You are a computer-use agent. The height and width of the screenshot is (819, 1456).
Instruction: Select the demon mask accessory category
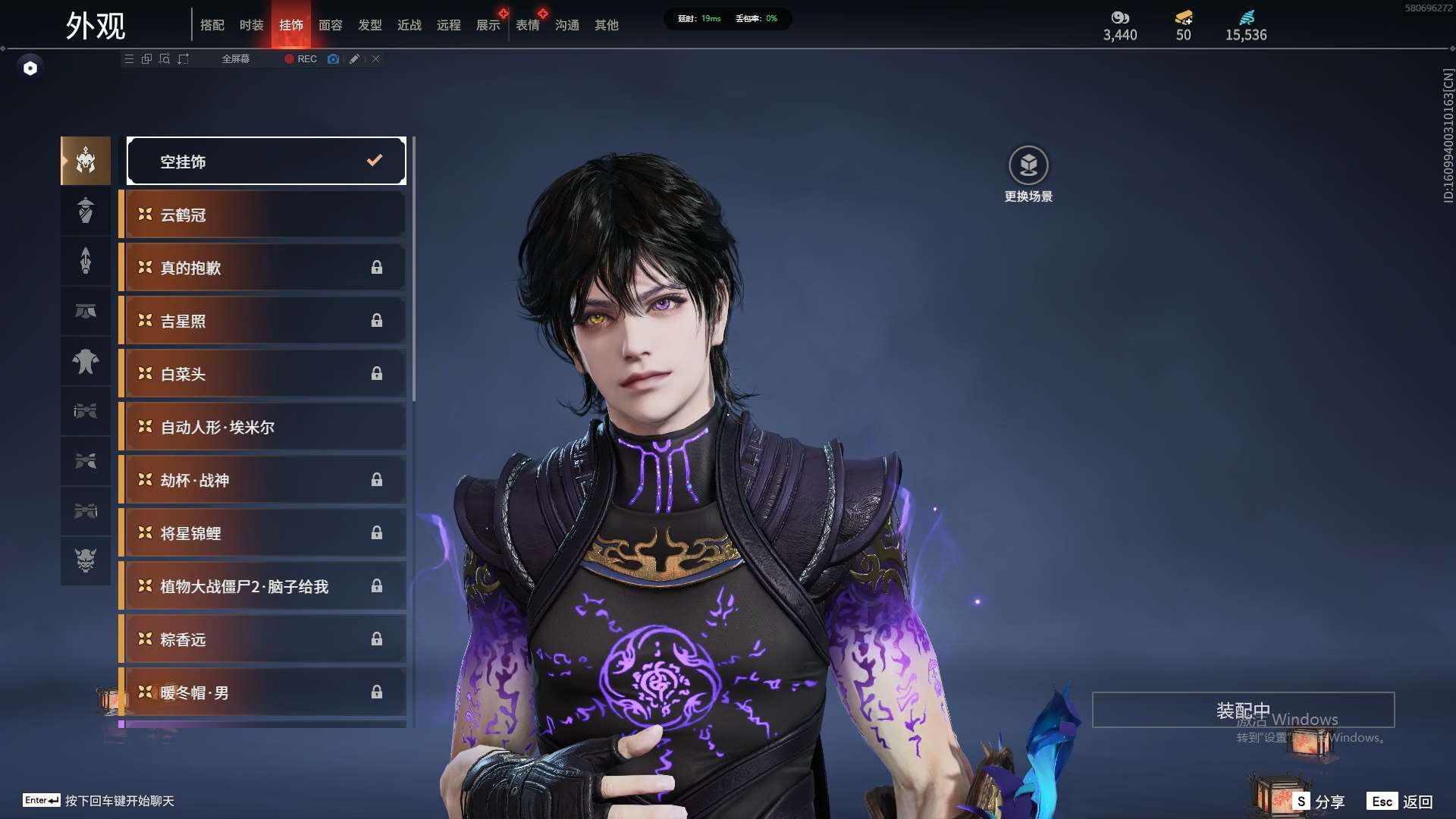(86, 560)
